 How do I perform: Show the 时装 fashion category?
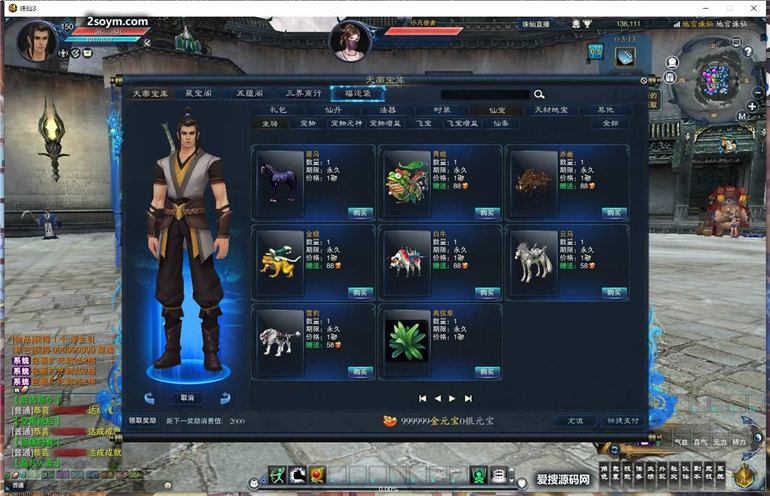[442, 110]
